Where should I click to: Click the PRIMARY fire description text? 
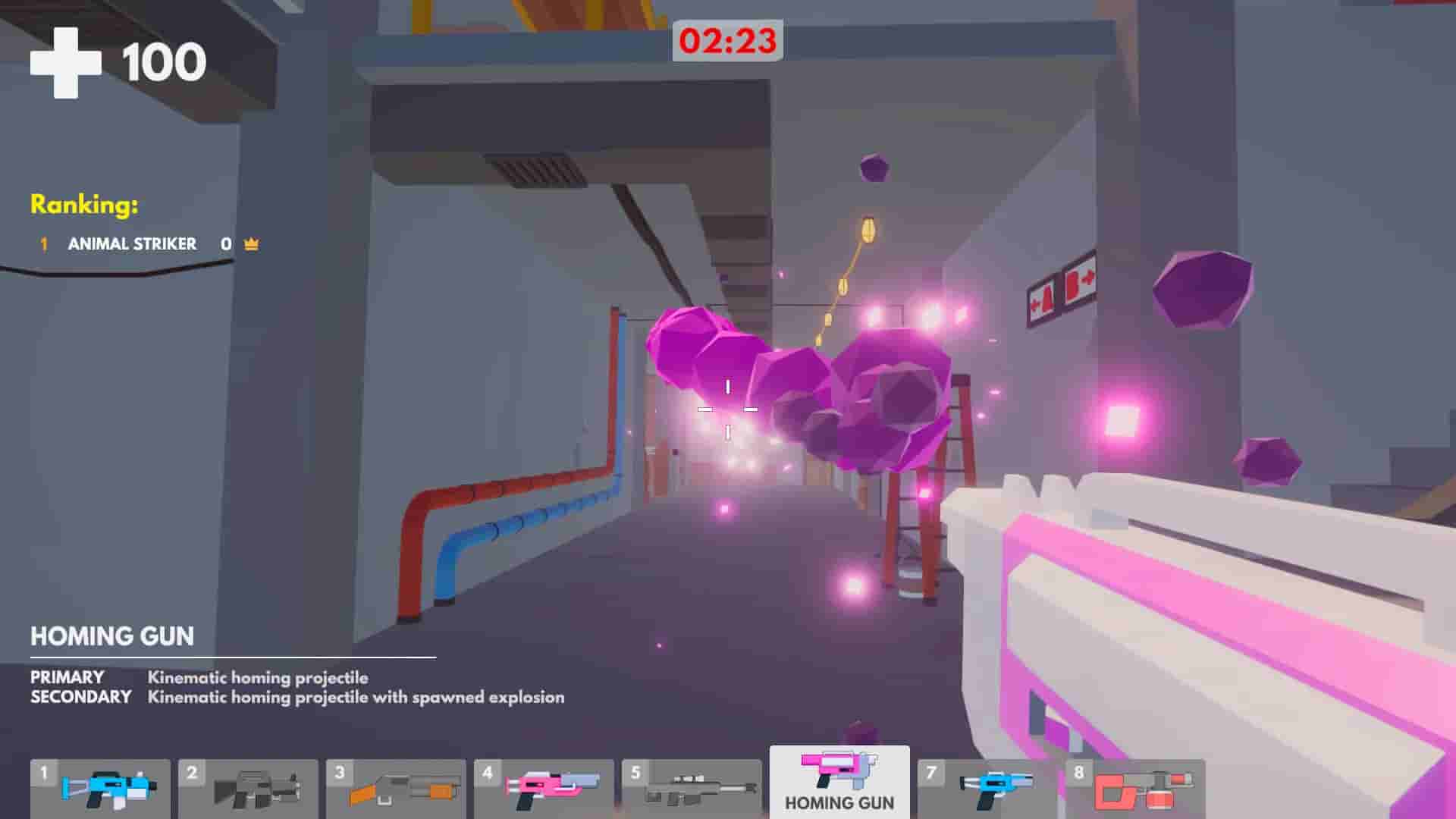coord(258,679)
